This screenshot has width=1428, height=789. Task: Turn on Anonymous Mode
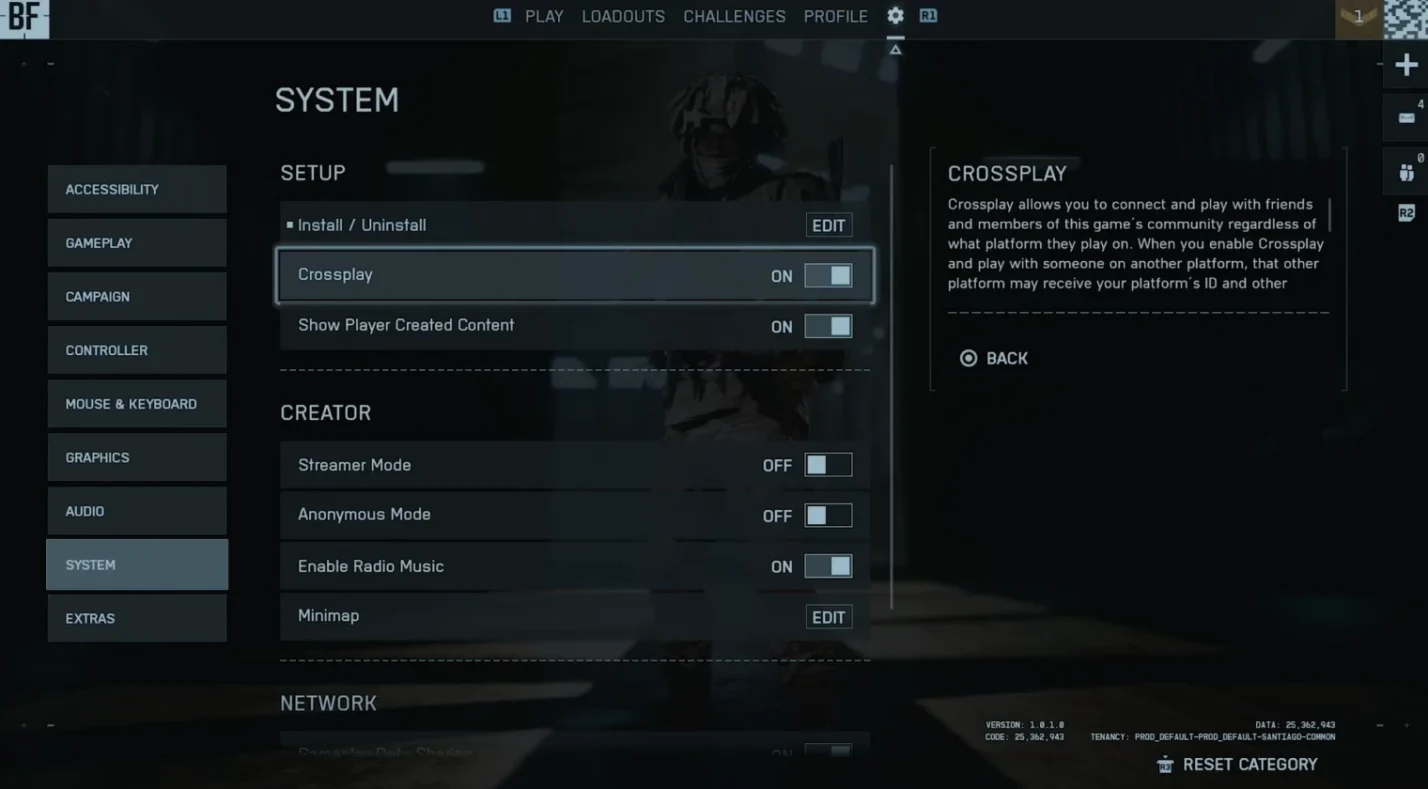[828, 515]
